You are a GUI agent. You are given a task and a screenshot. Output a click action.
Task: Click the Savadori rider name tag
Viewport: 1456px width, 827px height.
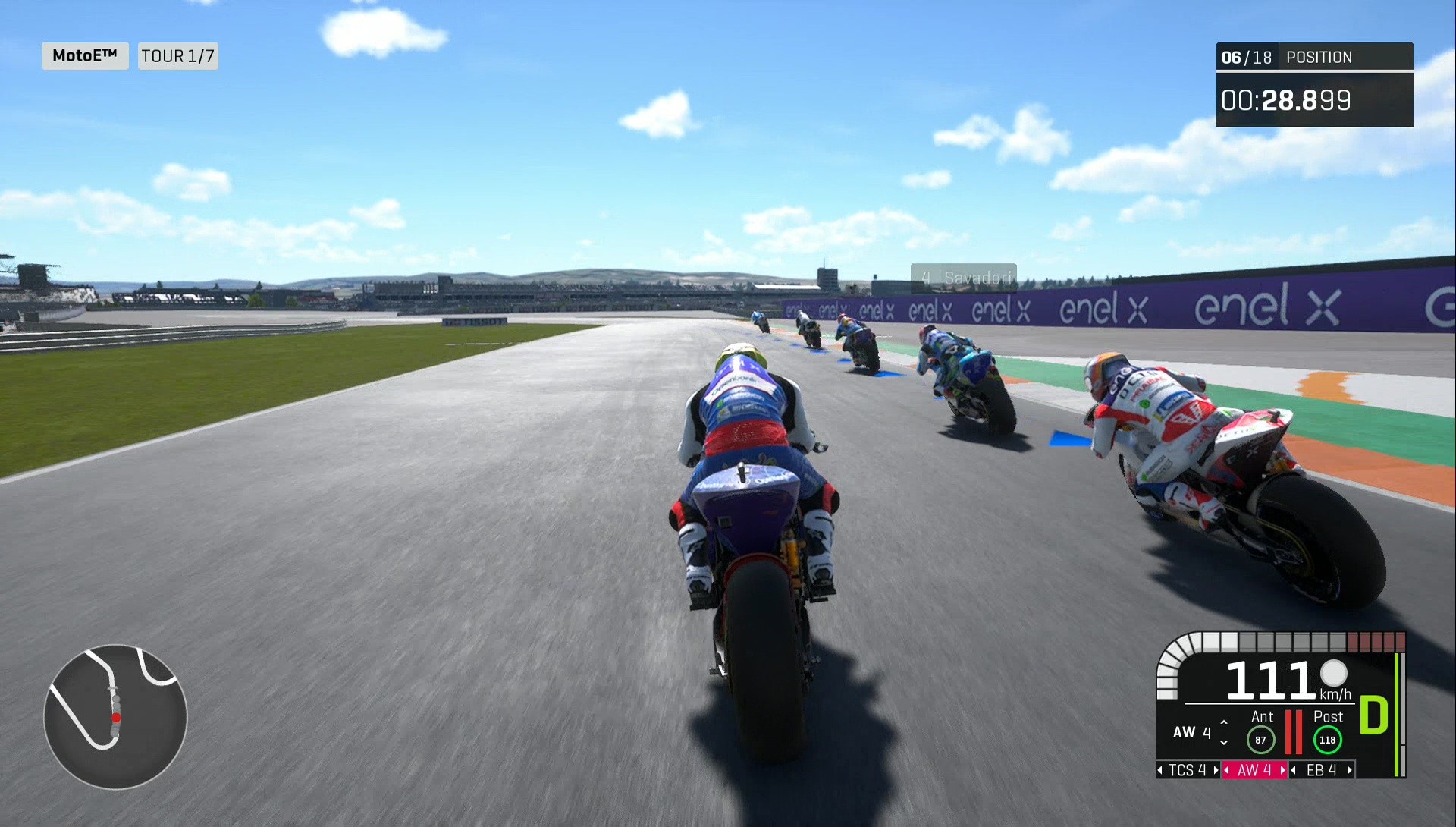(965, 276)
